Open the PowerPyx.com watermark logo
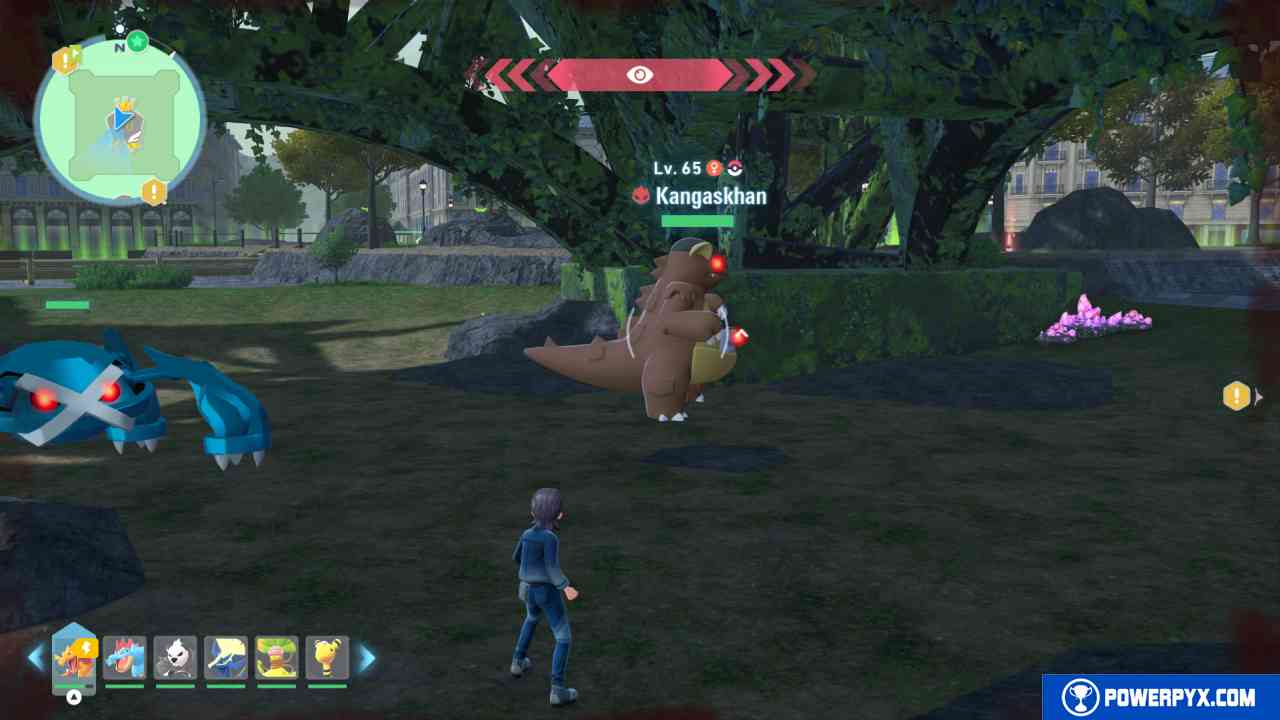 click(x=1161, y=697)
